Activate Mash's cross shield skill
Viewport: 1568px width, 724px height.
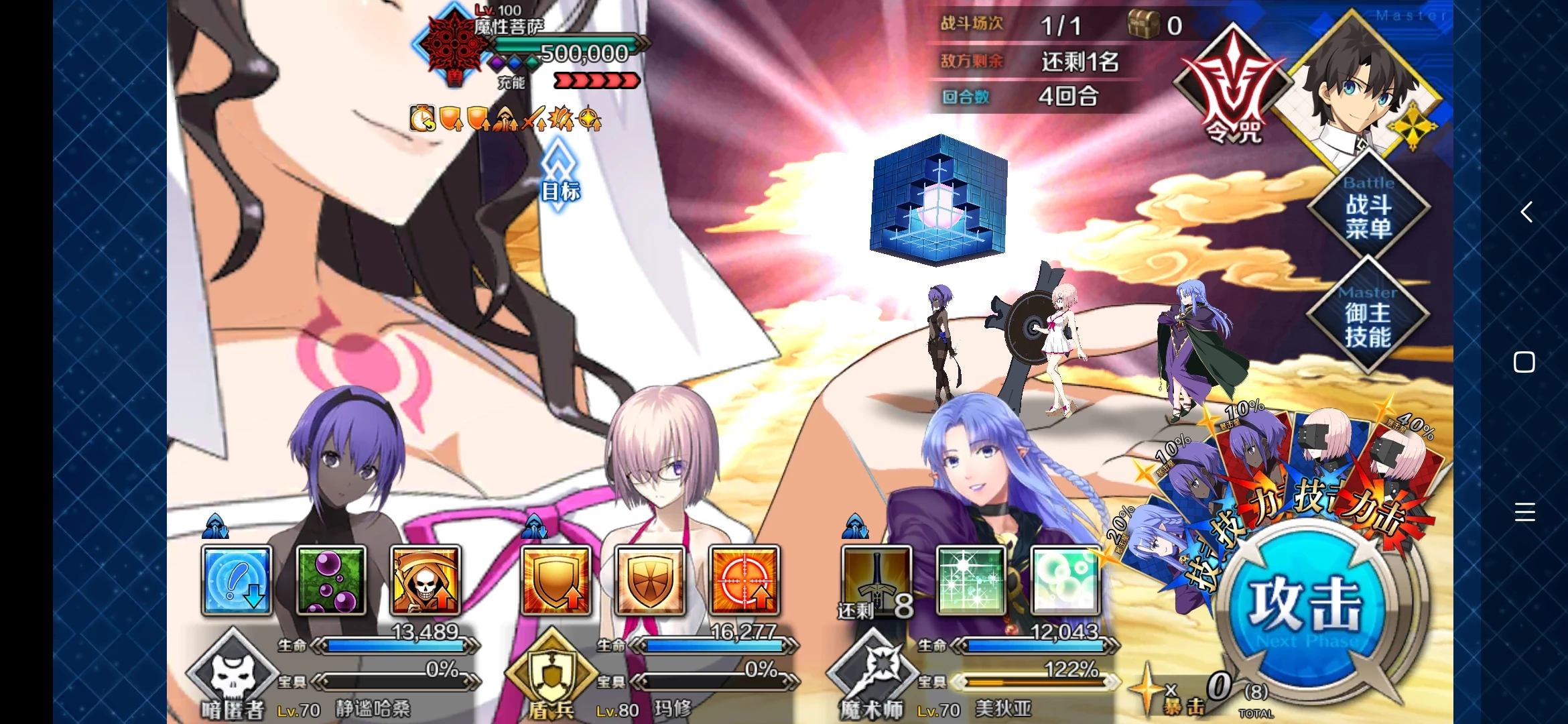click(650, 581)
